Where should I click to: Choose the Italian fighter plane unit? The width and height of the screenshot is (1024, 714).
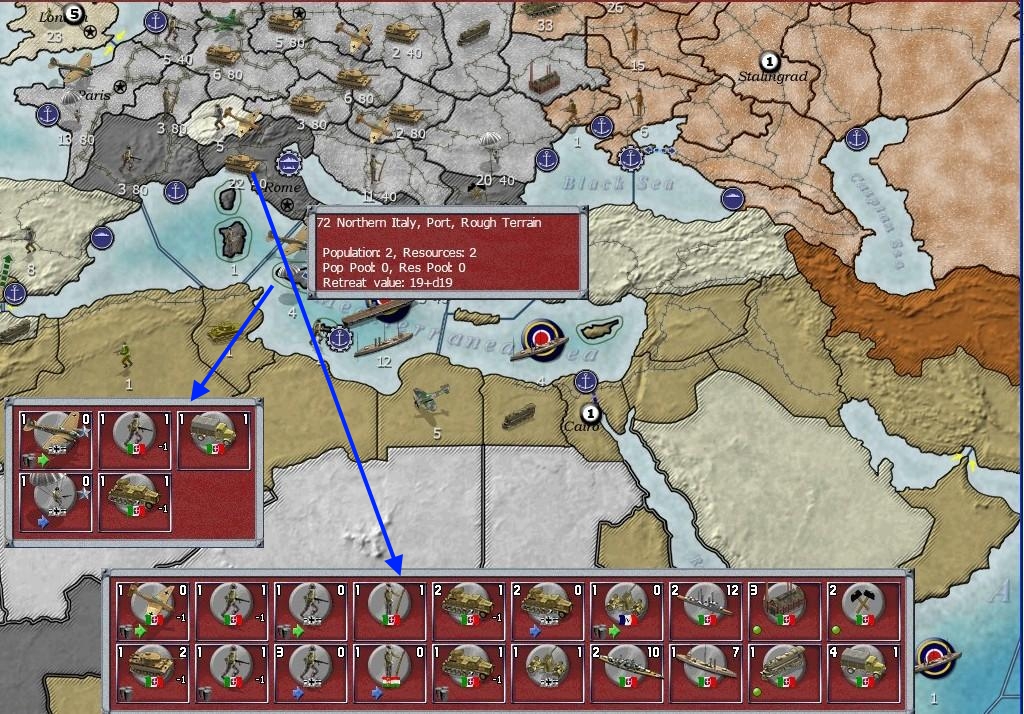click(153, 610)
